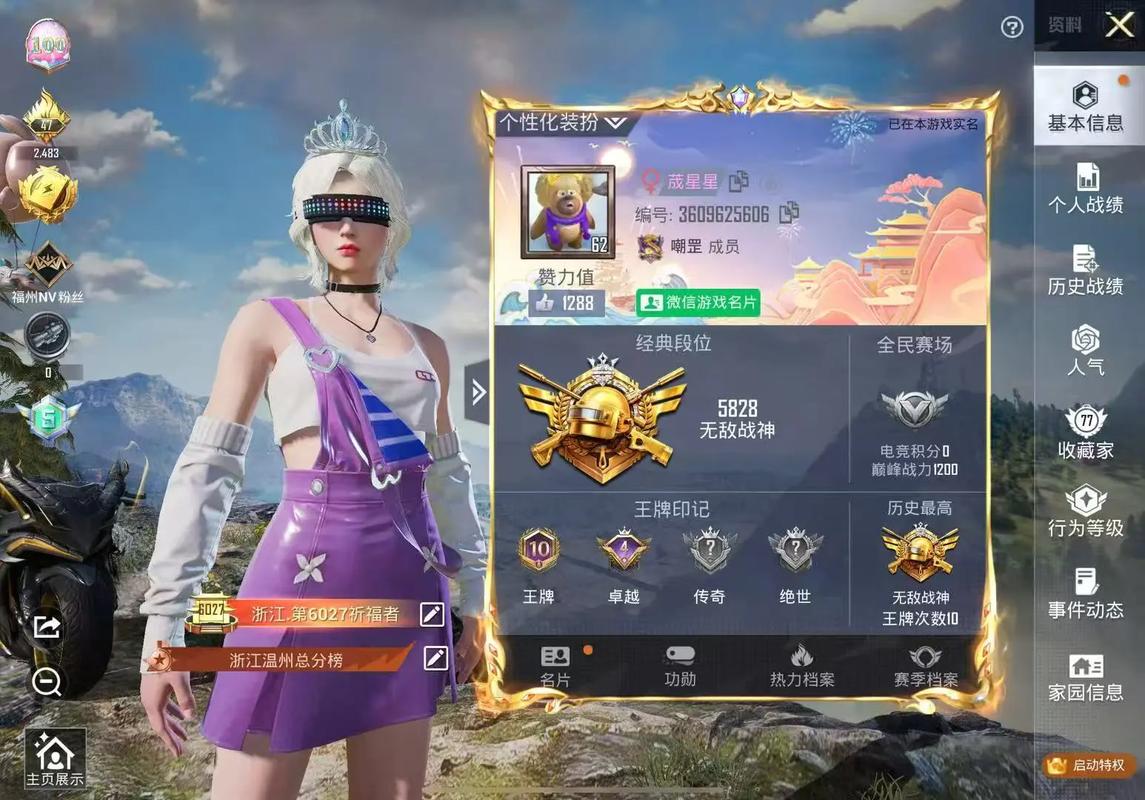
Task: Open the 个性化装扮 dropdown
Action: [x=563, y=123]
